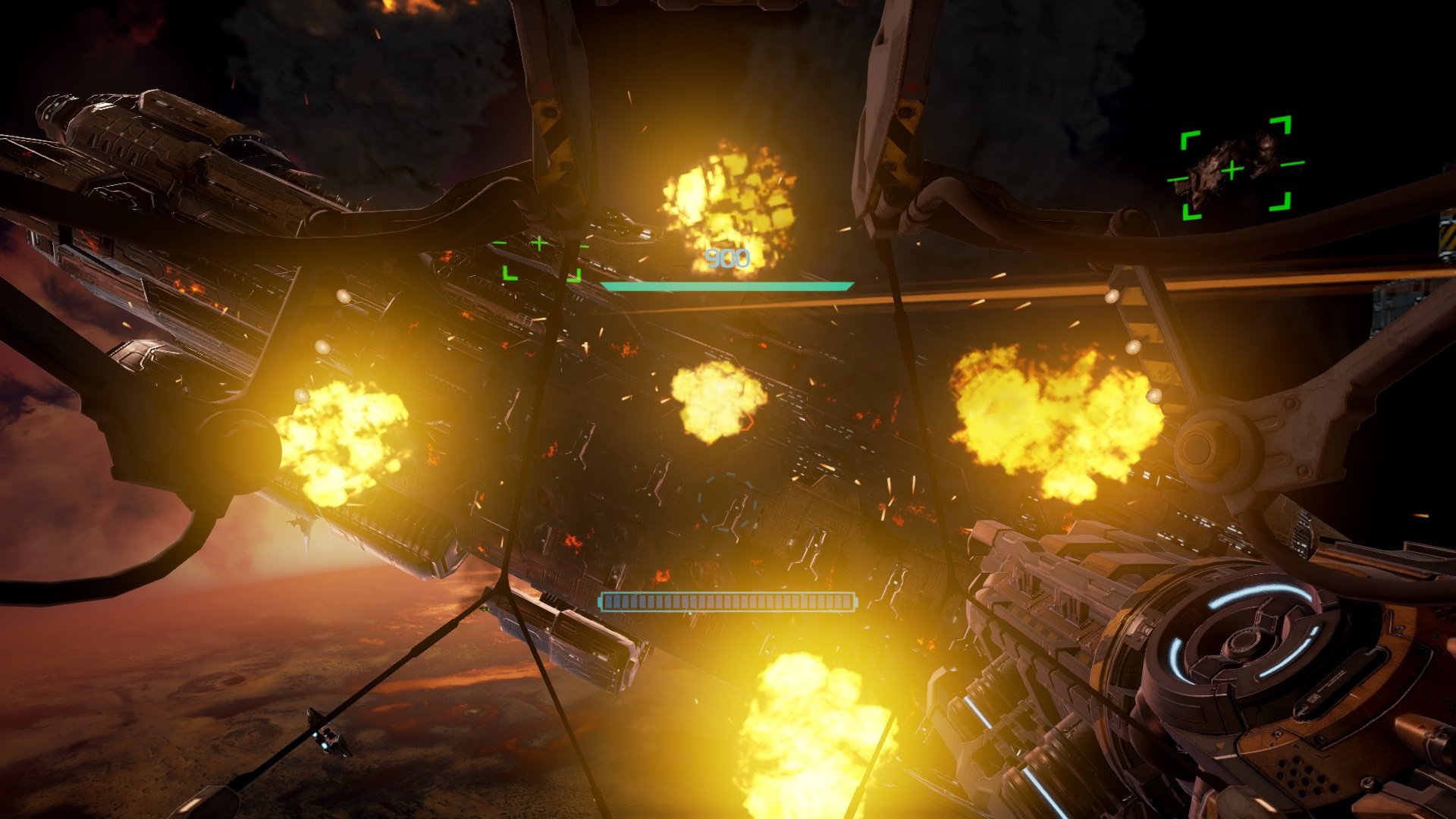The width and height of the screenshot is (1456, 819).
Task: Click the segmented ammo gauge near the bottom
Action: (726, 601)
